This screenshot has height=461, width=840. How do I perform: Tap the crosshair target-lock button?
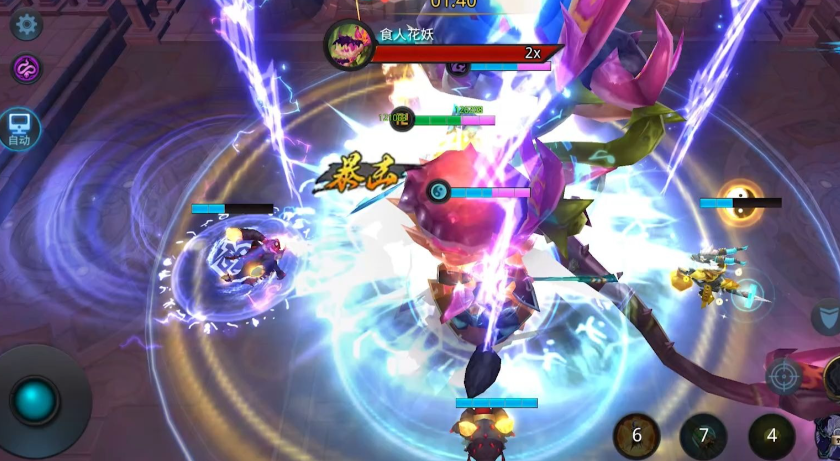783,376
